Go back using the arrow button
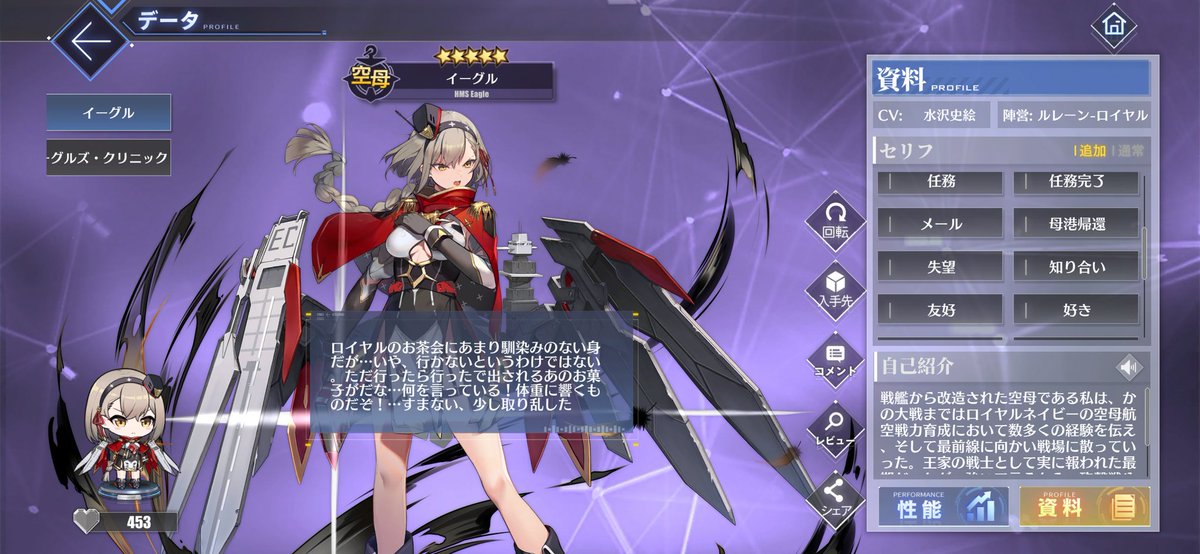This screenshot has height=554, width=1200. point(89,42)
